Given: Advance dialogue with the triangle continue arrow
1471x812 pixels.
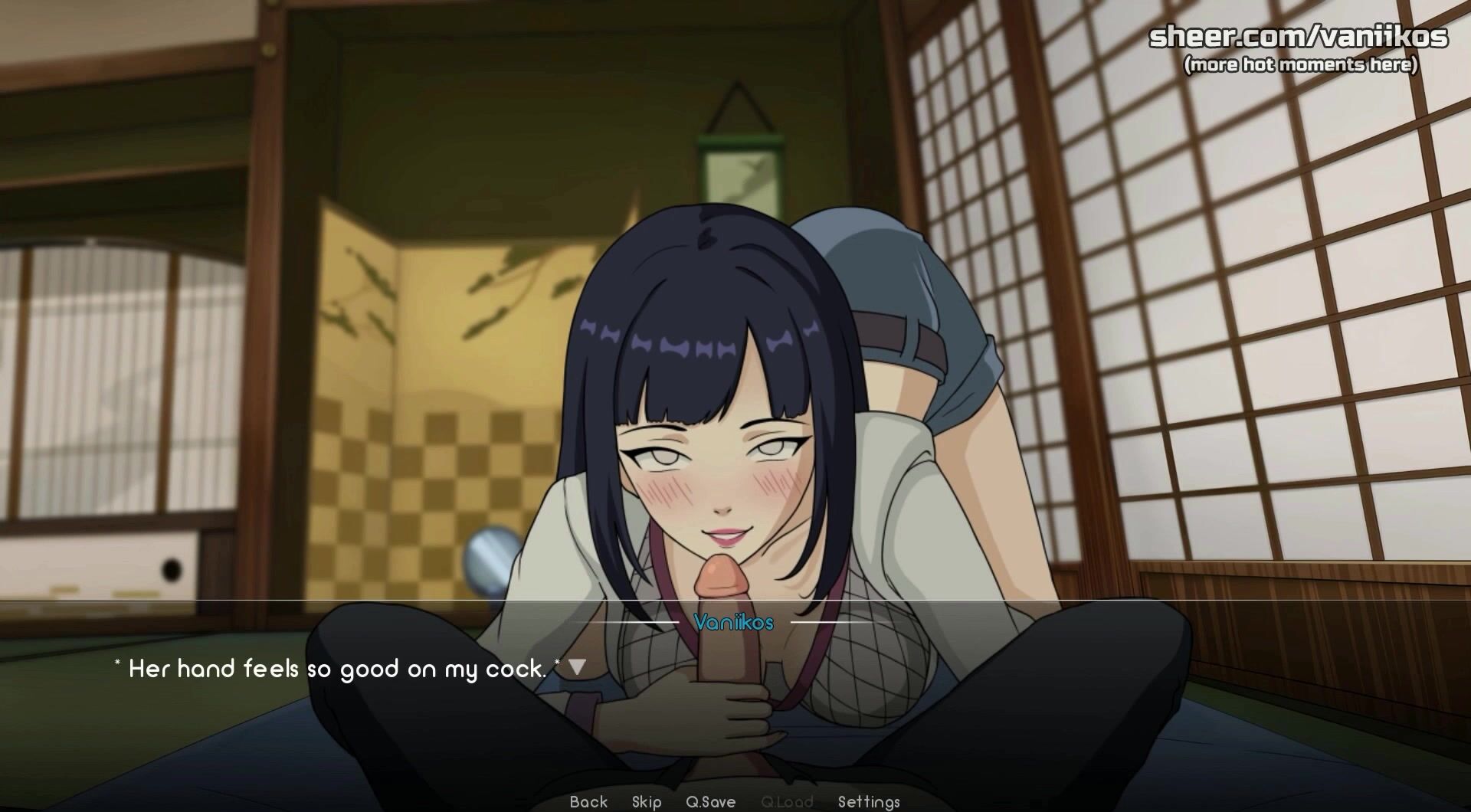Looking at the screenshot, I should pos(577,667).
